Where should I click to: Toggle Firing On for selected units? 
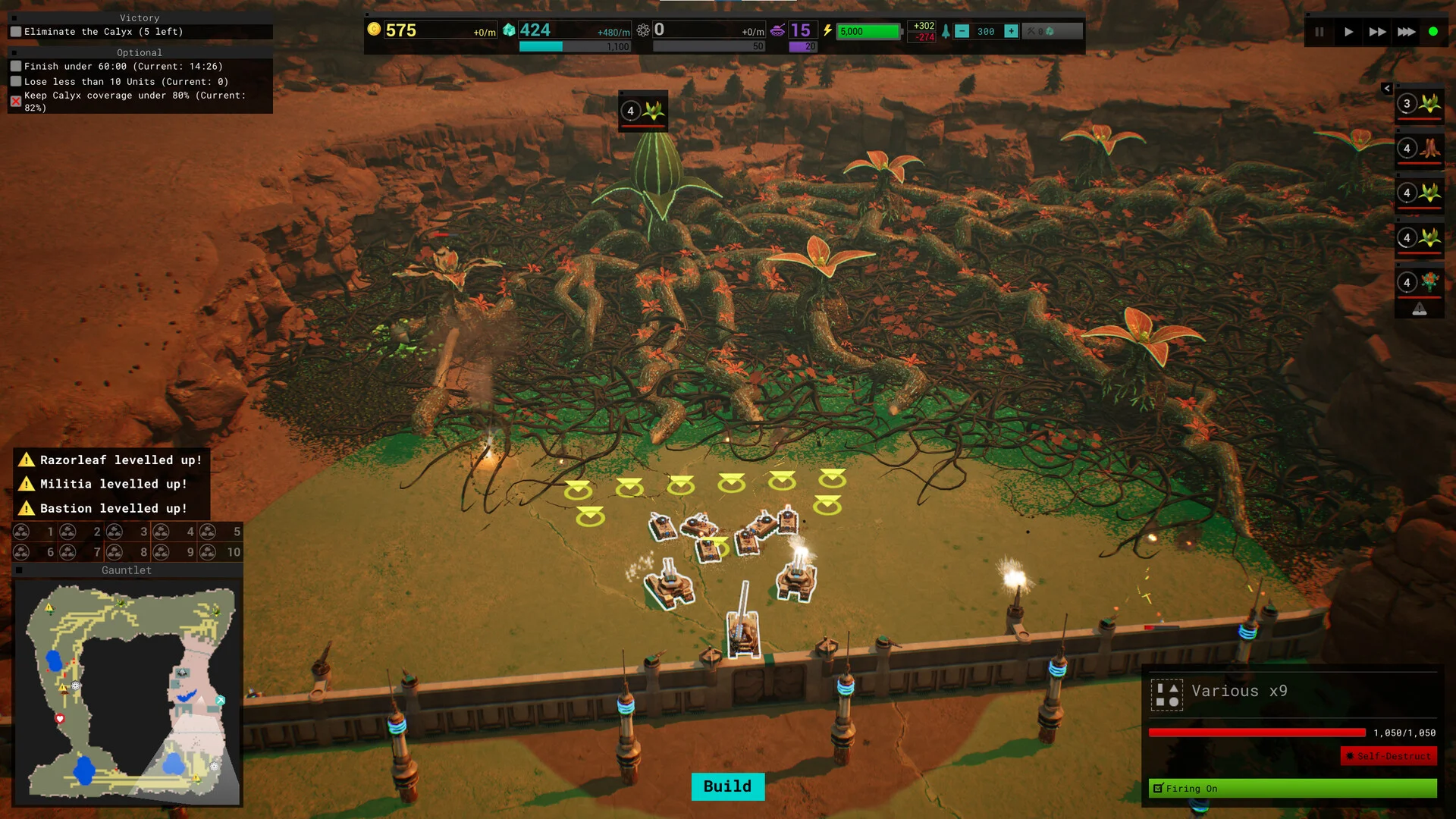coord(1292,789)
